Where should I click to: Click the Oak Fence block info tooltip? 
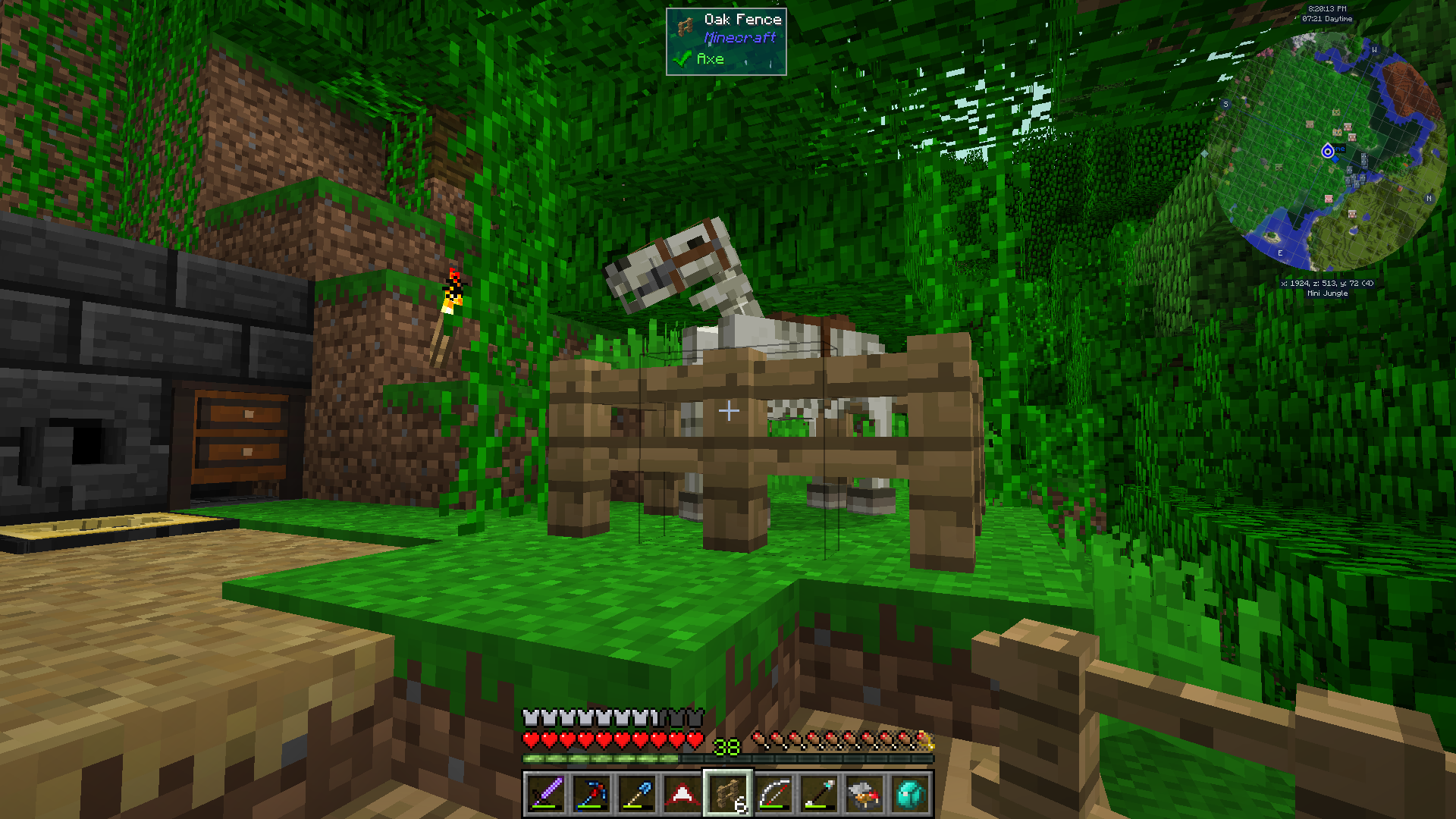tap(726, 41)
